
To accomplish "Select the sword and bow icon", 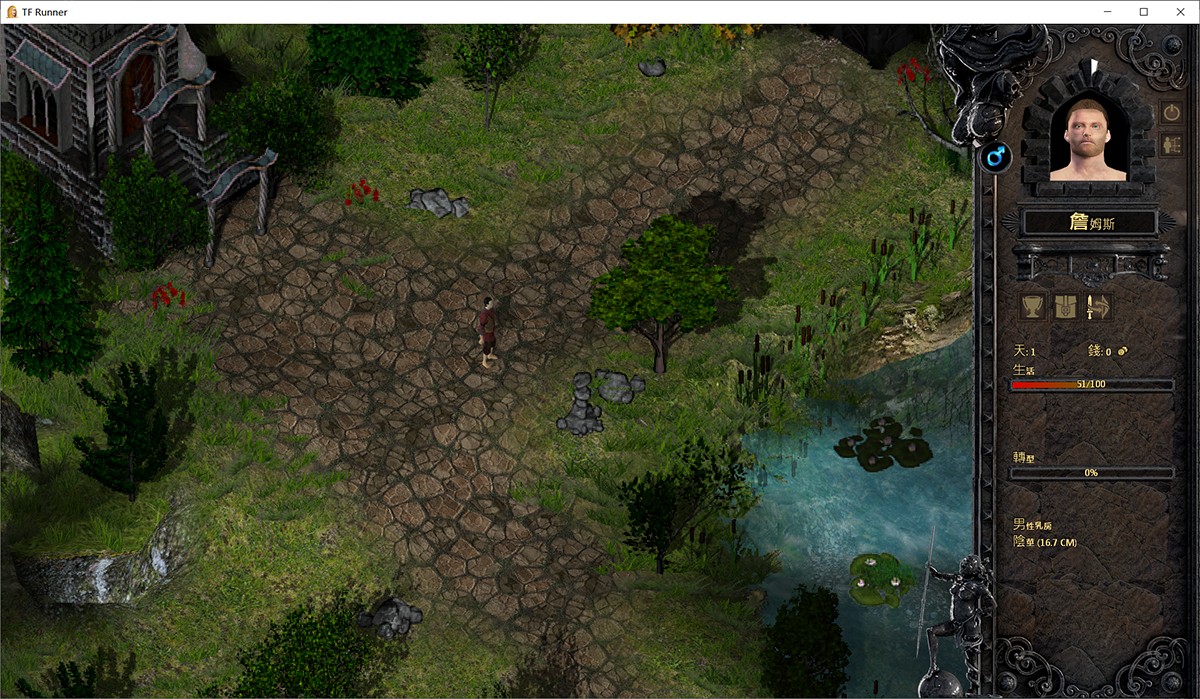I will click(1097, 306).
